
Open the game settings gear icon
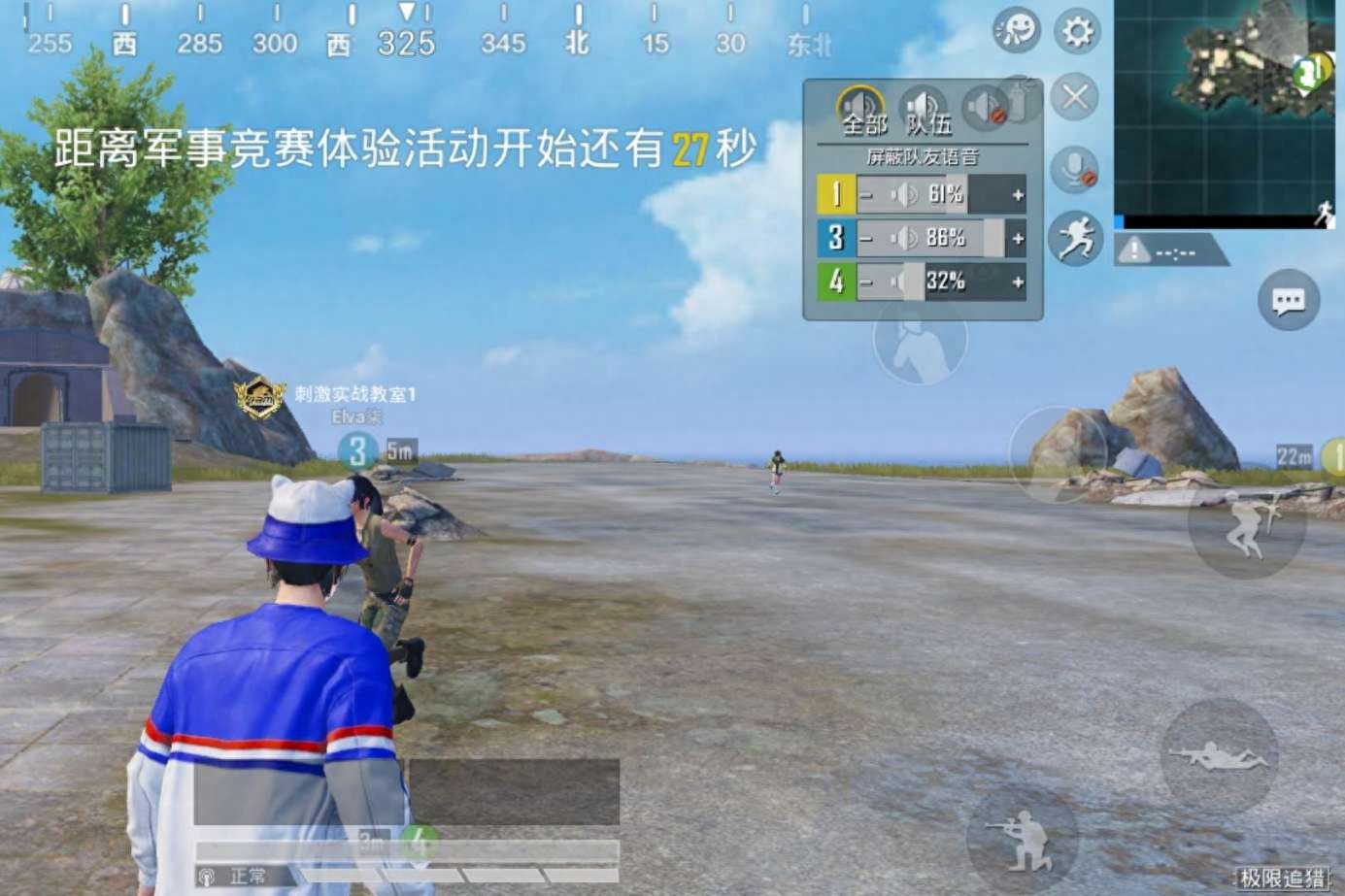pos(1074,30)
